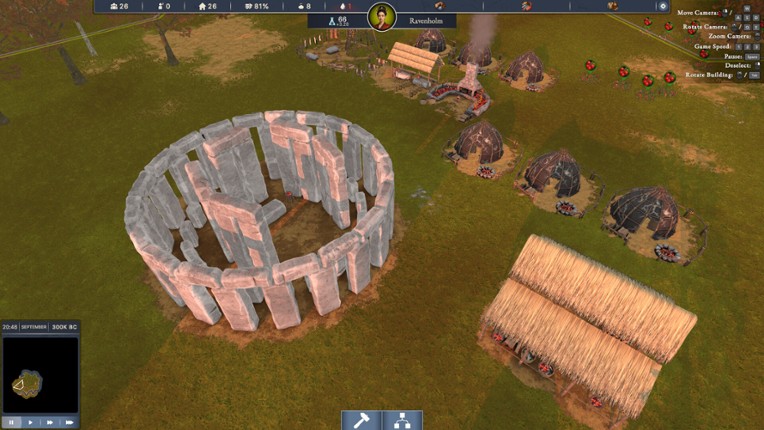Show the food percentage resource details

coord(257,6)
